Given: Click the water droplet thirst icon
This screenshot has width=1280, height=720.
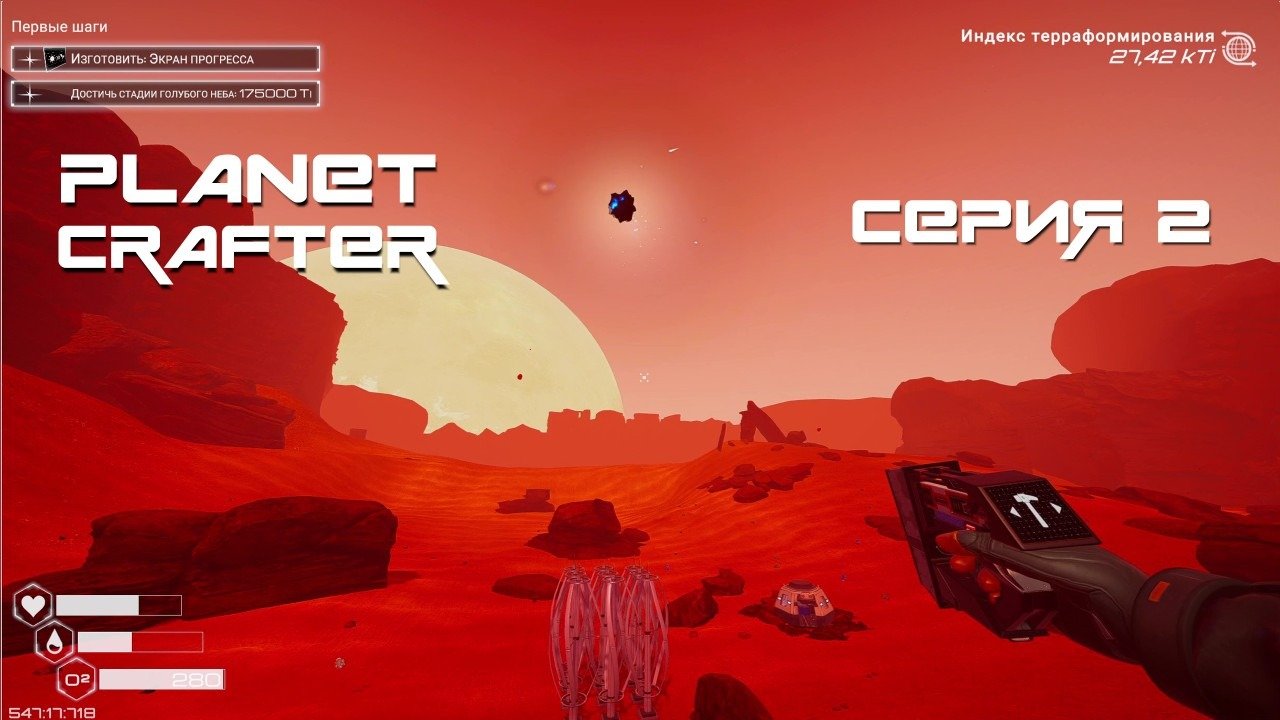Looking at the screenshot, I should pyautogui.click(x=55, y=642).
